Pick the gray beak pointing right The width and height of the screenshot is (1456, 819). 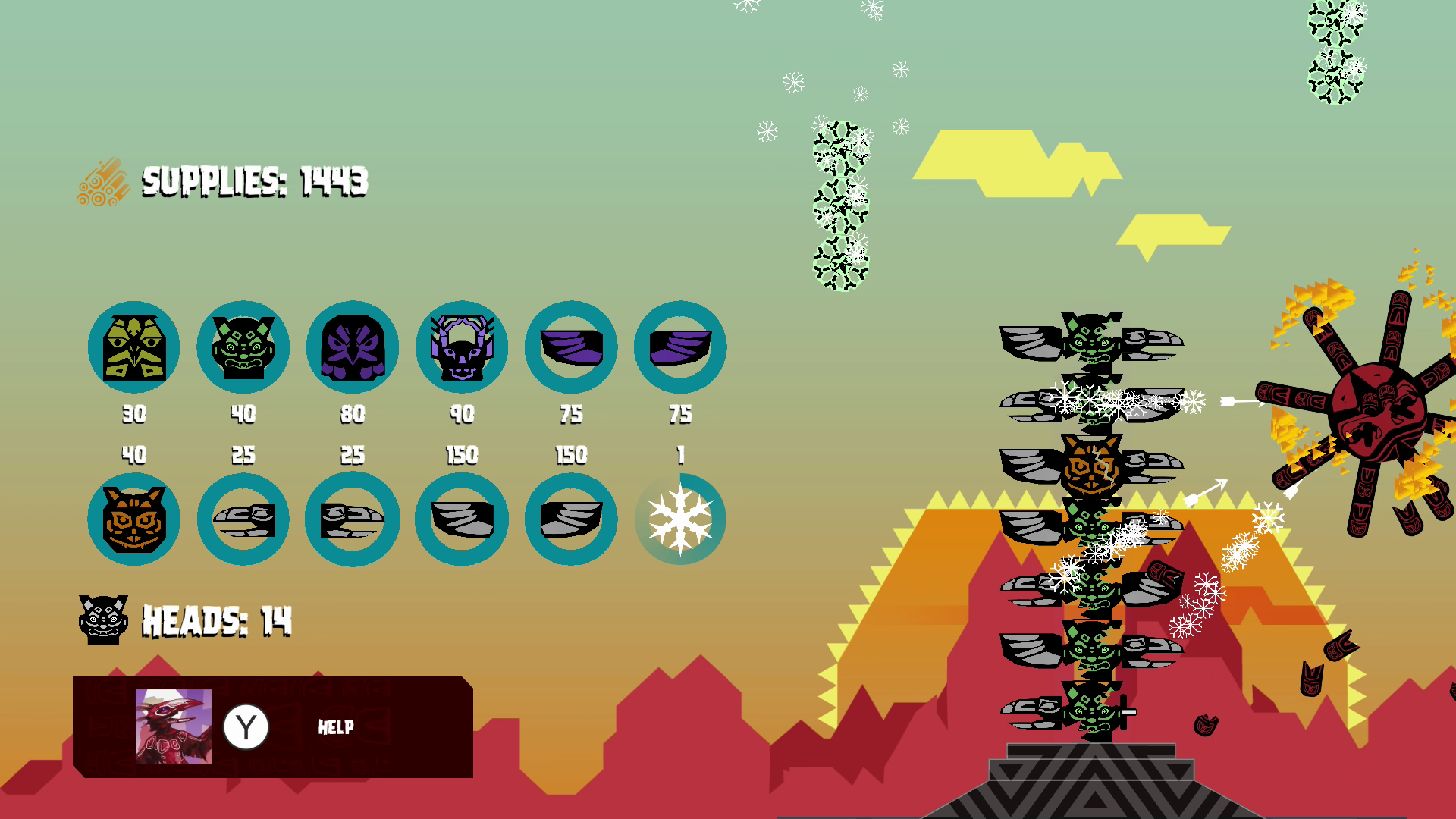353,519
